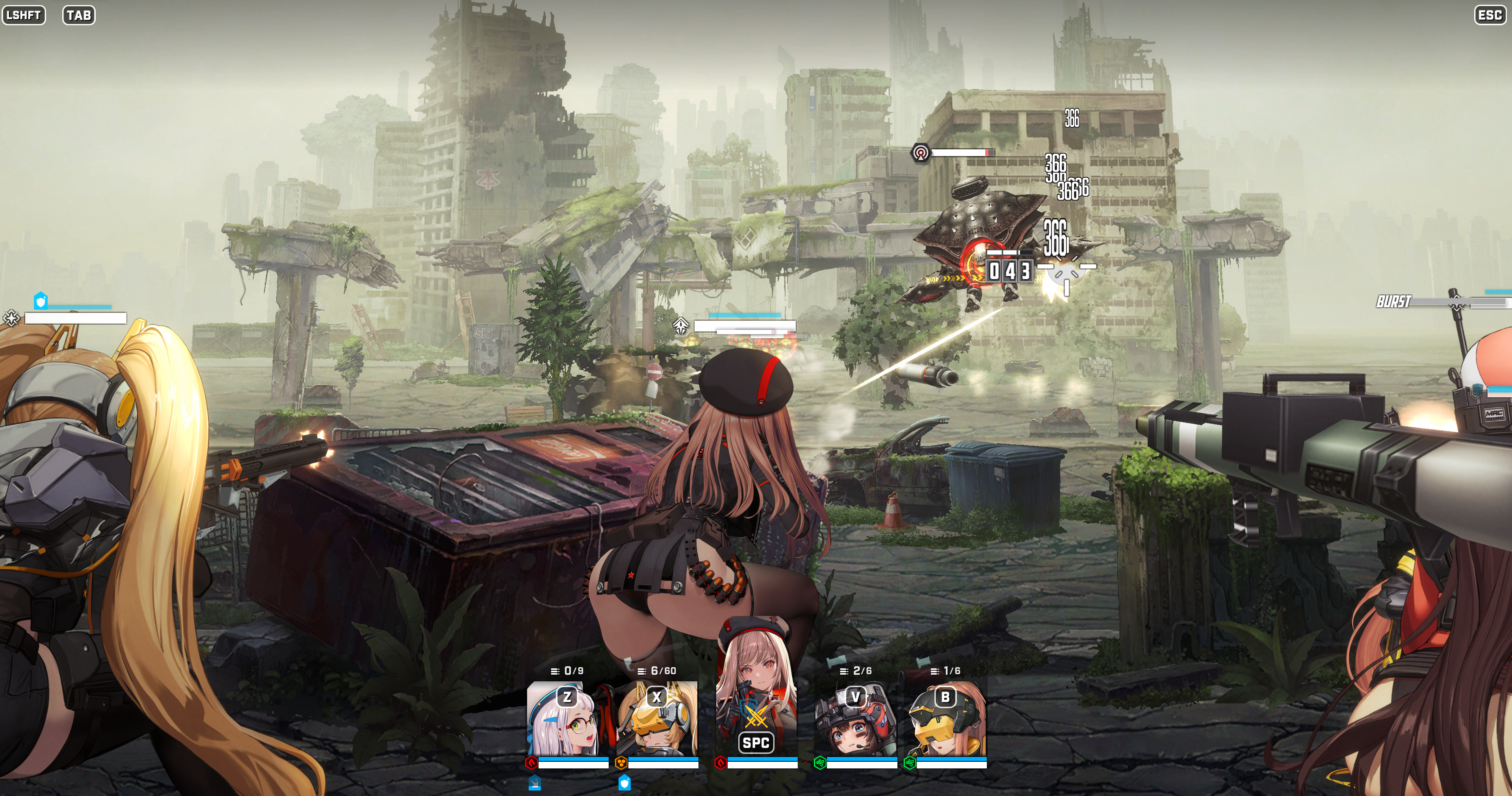Screen dimensions: 1512x796
Task: Switch to the silver-haired glasses girl portrait
Action: (x=567, y=720)
